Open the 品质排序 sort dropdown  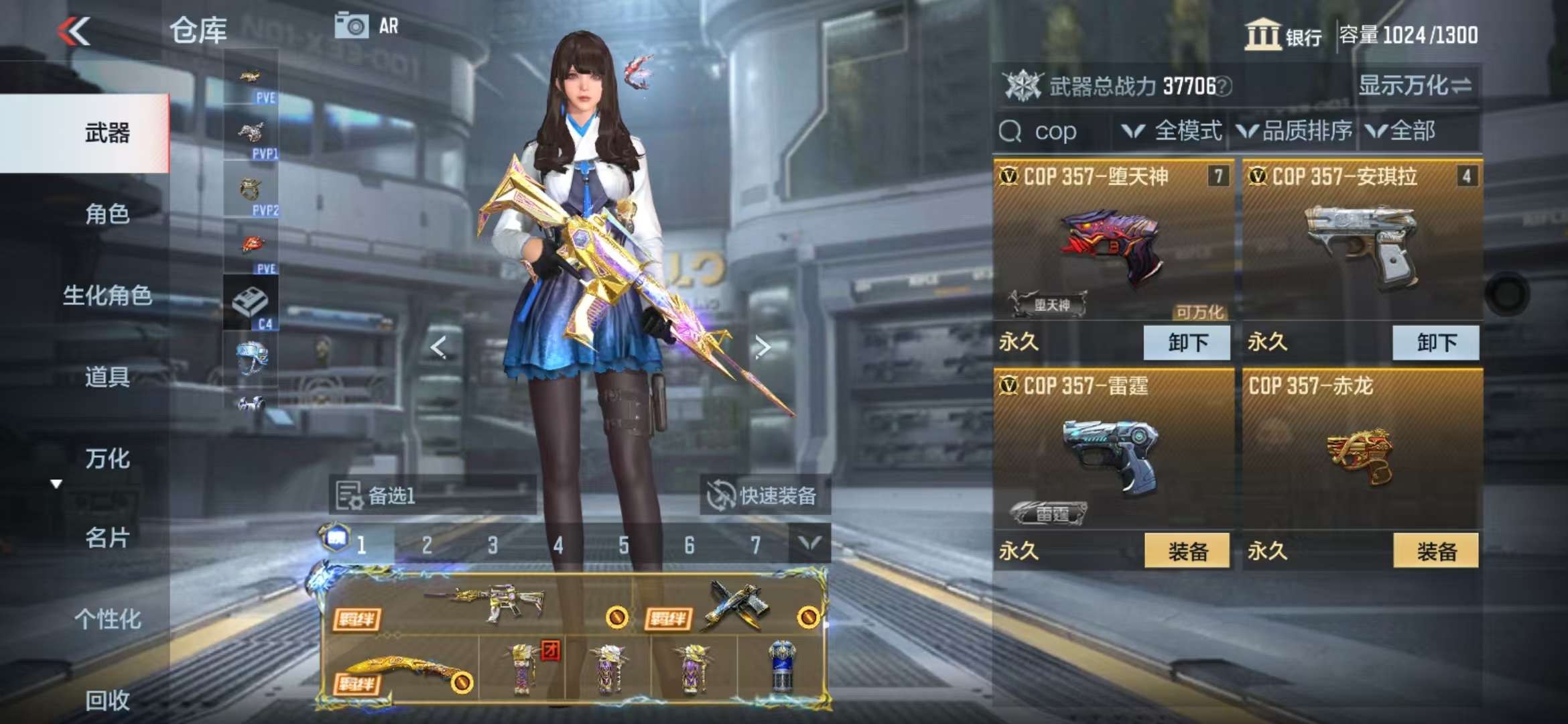(x=1295, y=131)
